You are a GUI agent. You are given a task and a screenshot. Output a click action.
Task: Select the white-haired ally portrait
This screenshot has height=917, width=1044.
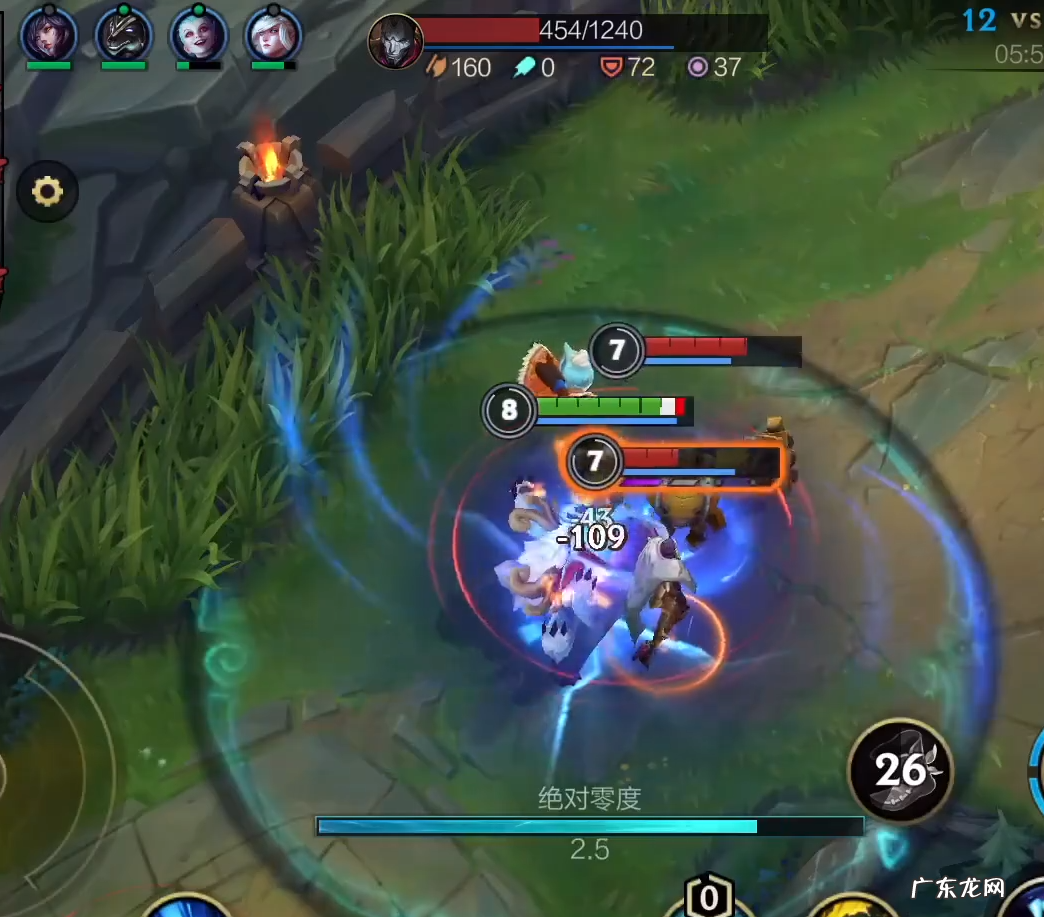273,35
